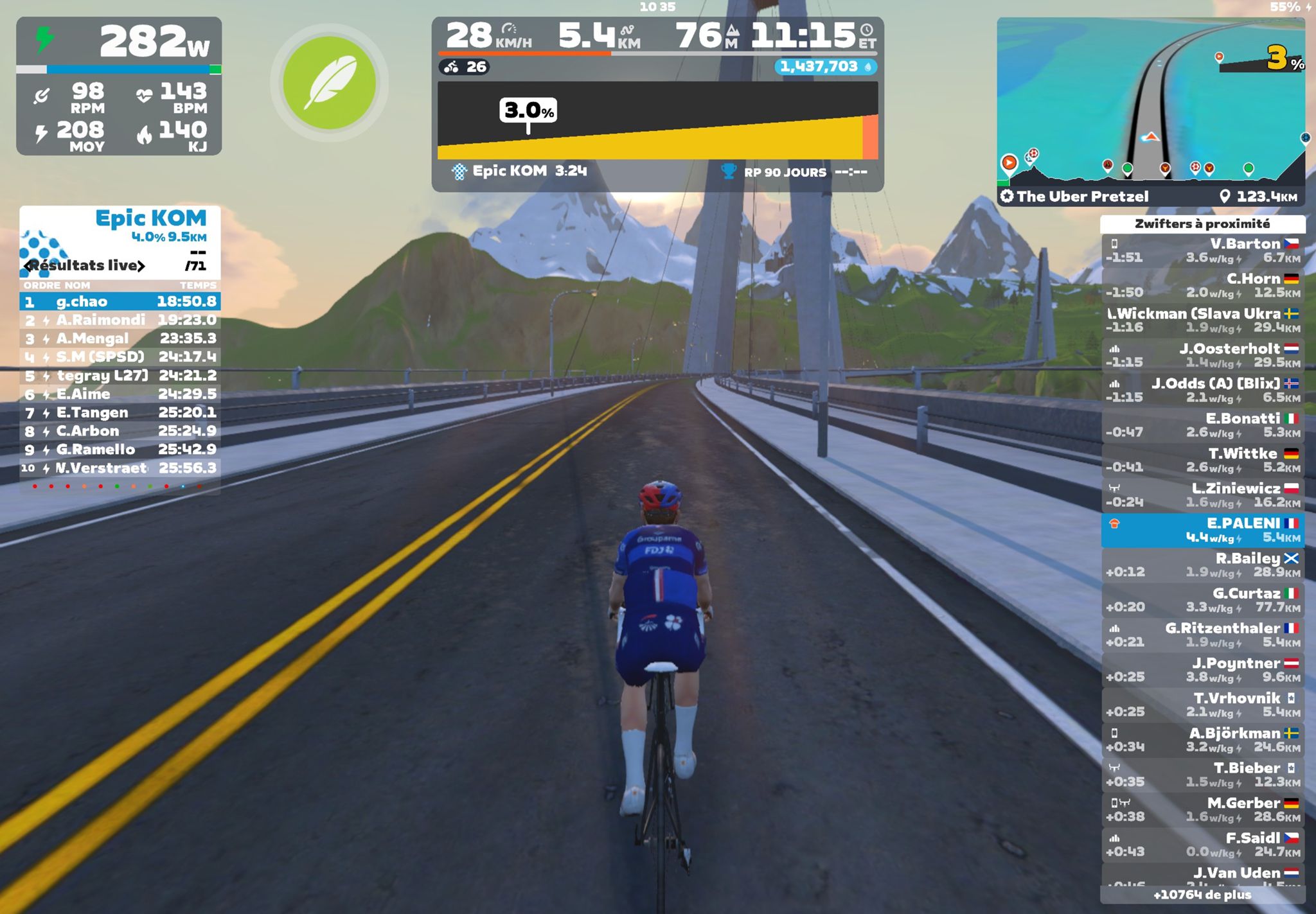The width and height of the screenshot is (1316, 914).
Task: Select highlighted rider E.PALENI row
Action: click(x=1202, y=530)
